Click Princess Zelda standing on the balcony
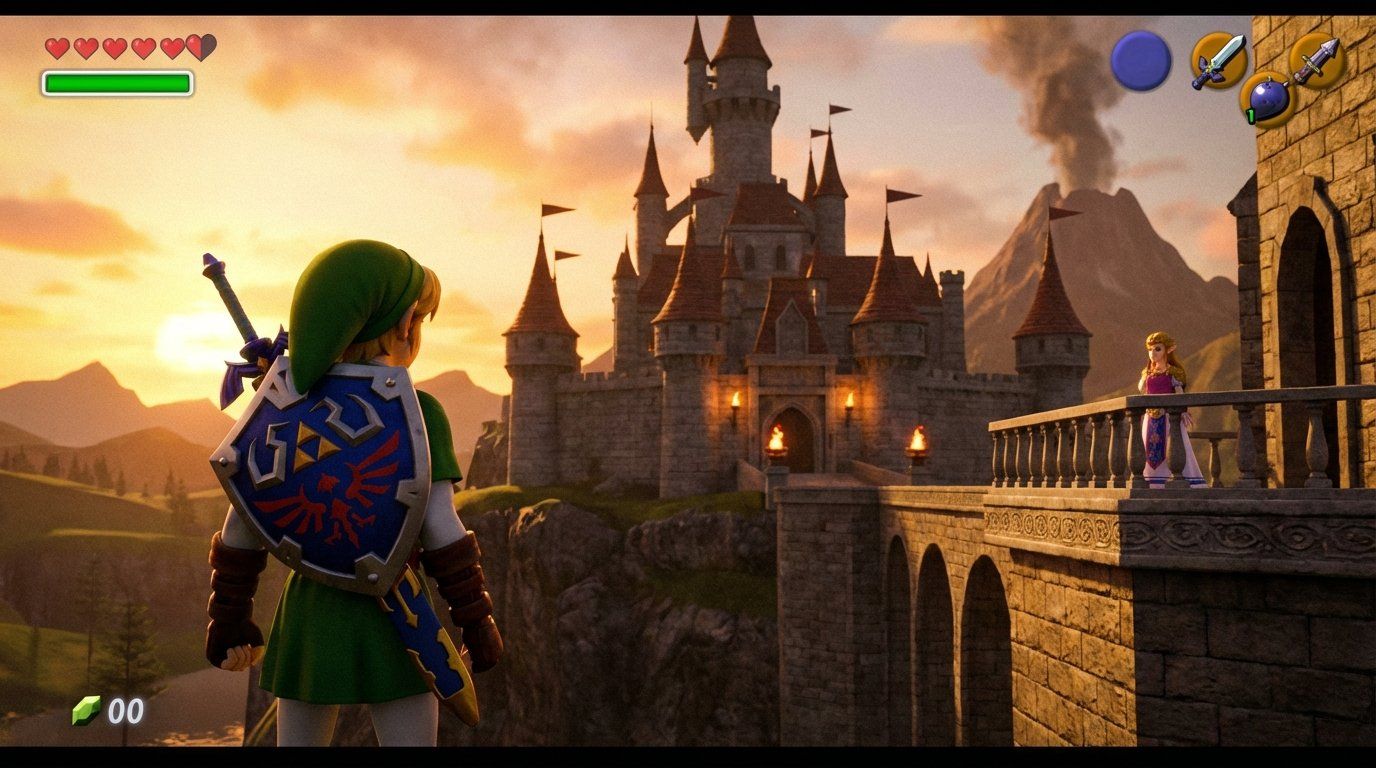The width and height of the screenshot is (1376, 768). pyautogui.click(x=1160, y=390)
